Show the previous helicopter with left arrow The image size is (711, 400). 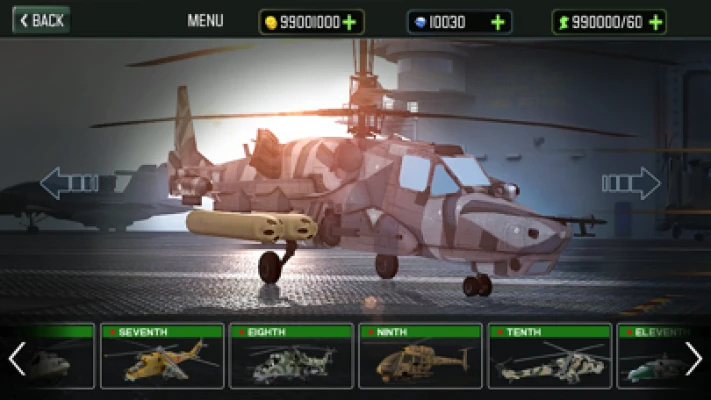click(x=68, y=183)
